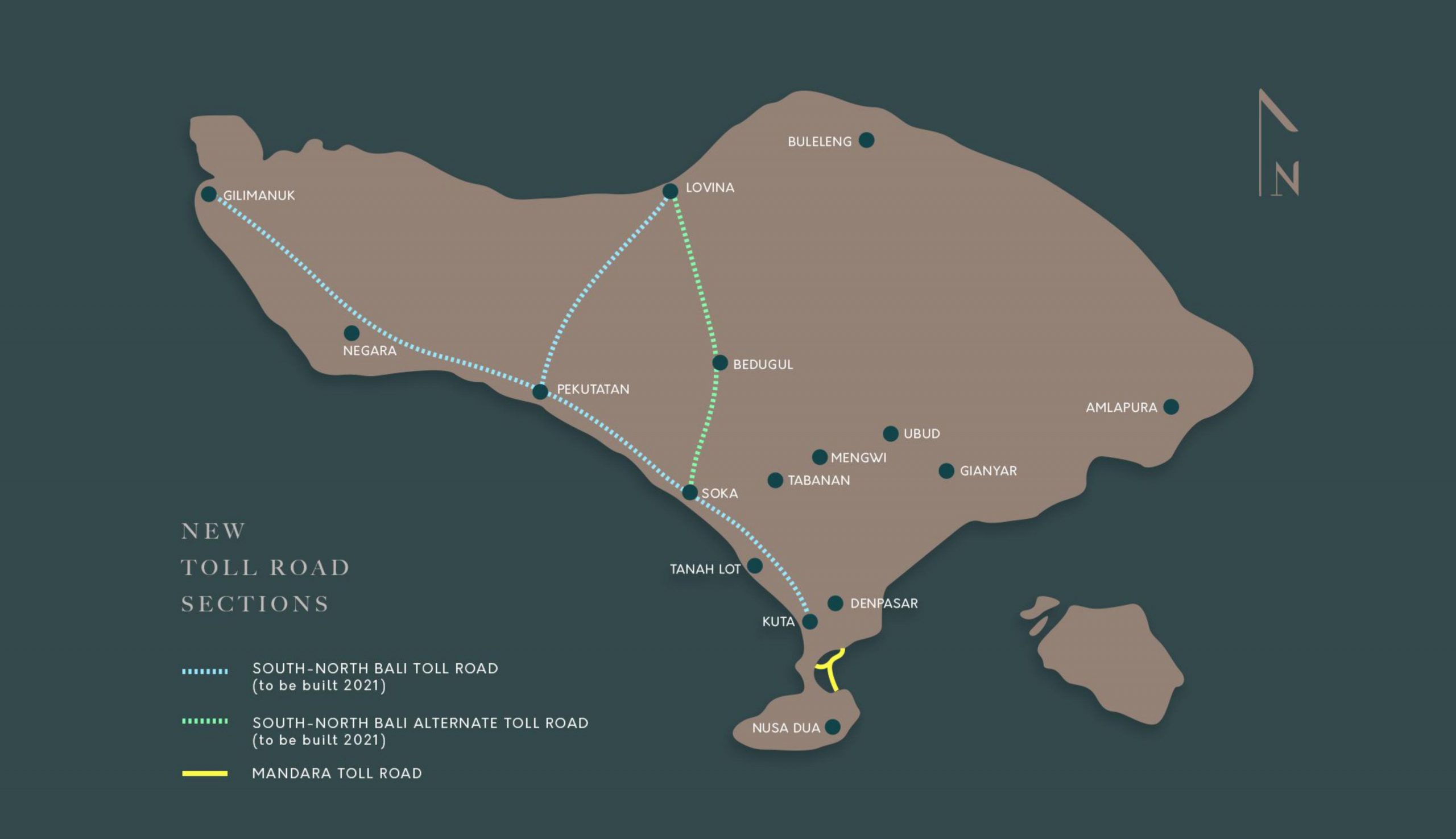Click the north compass indicator
The width and height of the screenshot is (1456, 839).
pos(1279,144)
